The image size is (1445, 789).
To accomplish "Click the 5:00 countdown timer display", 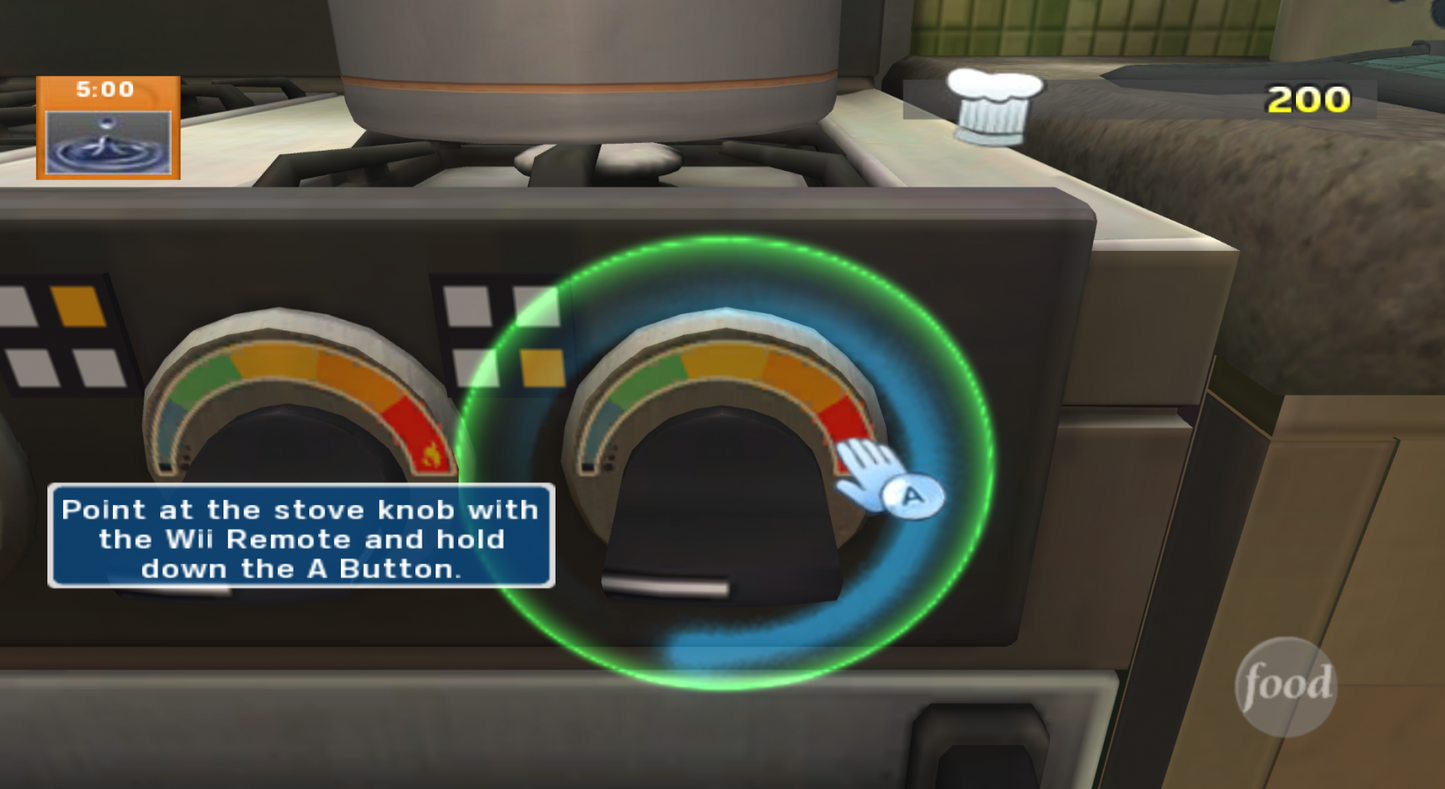I will (x=107, y=89).
